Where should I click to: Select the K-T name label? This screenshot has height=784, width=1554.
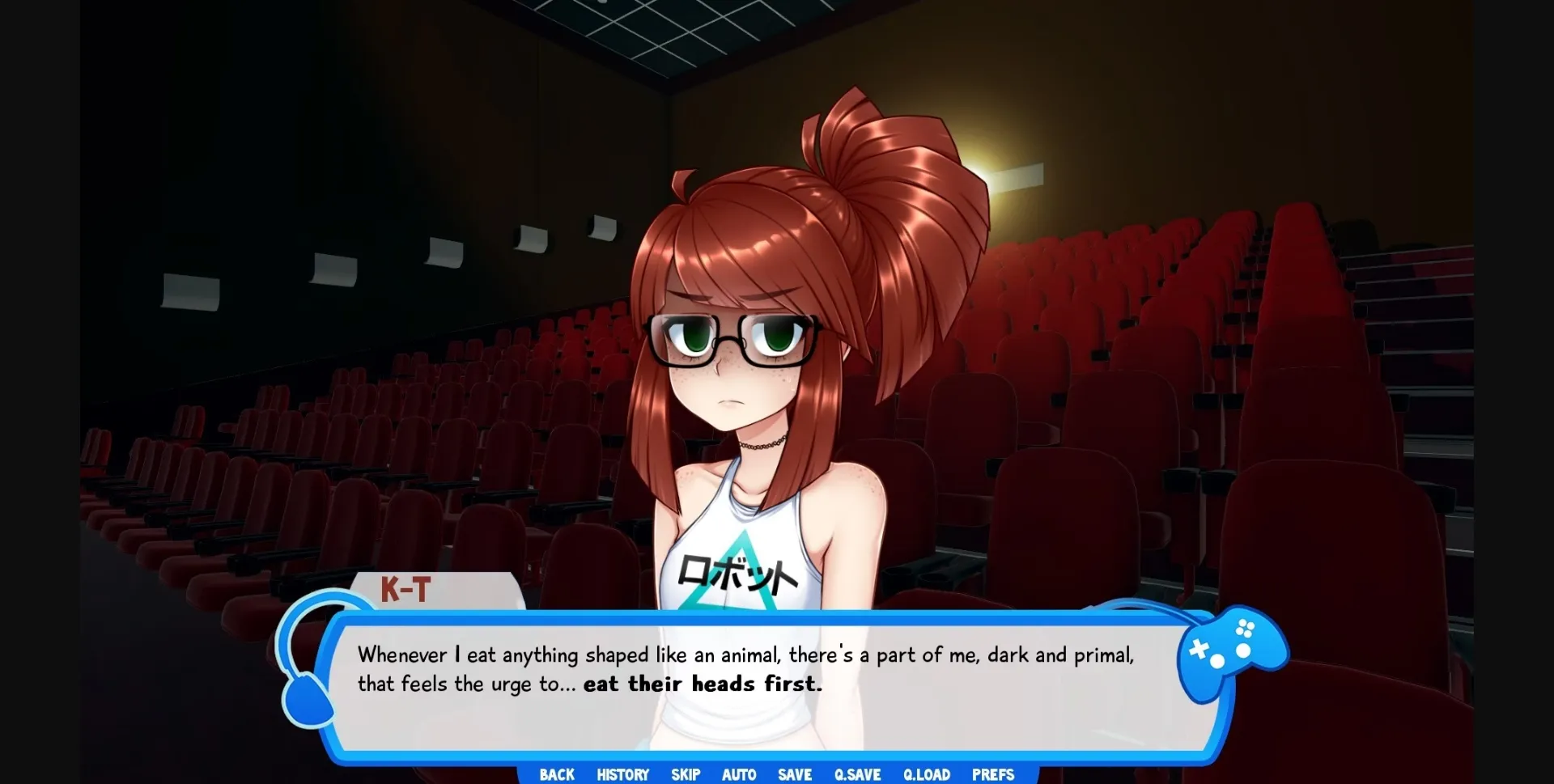pos(406,591)
